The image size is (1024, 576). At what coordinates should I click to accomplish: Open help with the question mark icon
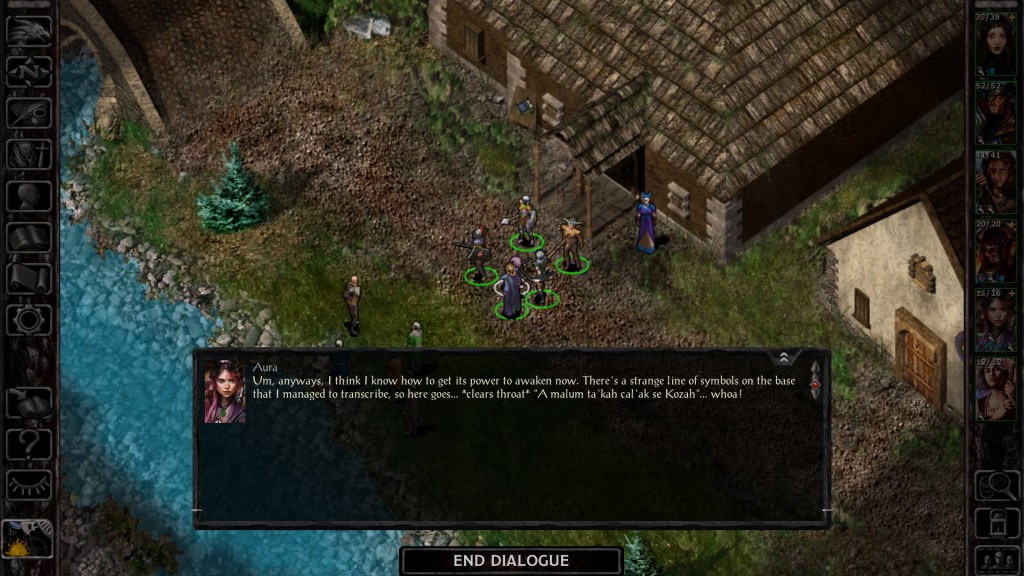point(29,443)
